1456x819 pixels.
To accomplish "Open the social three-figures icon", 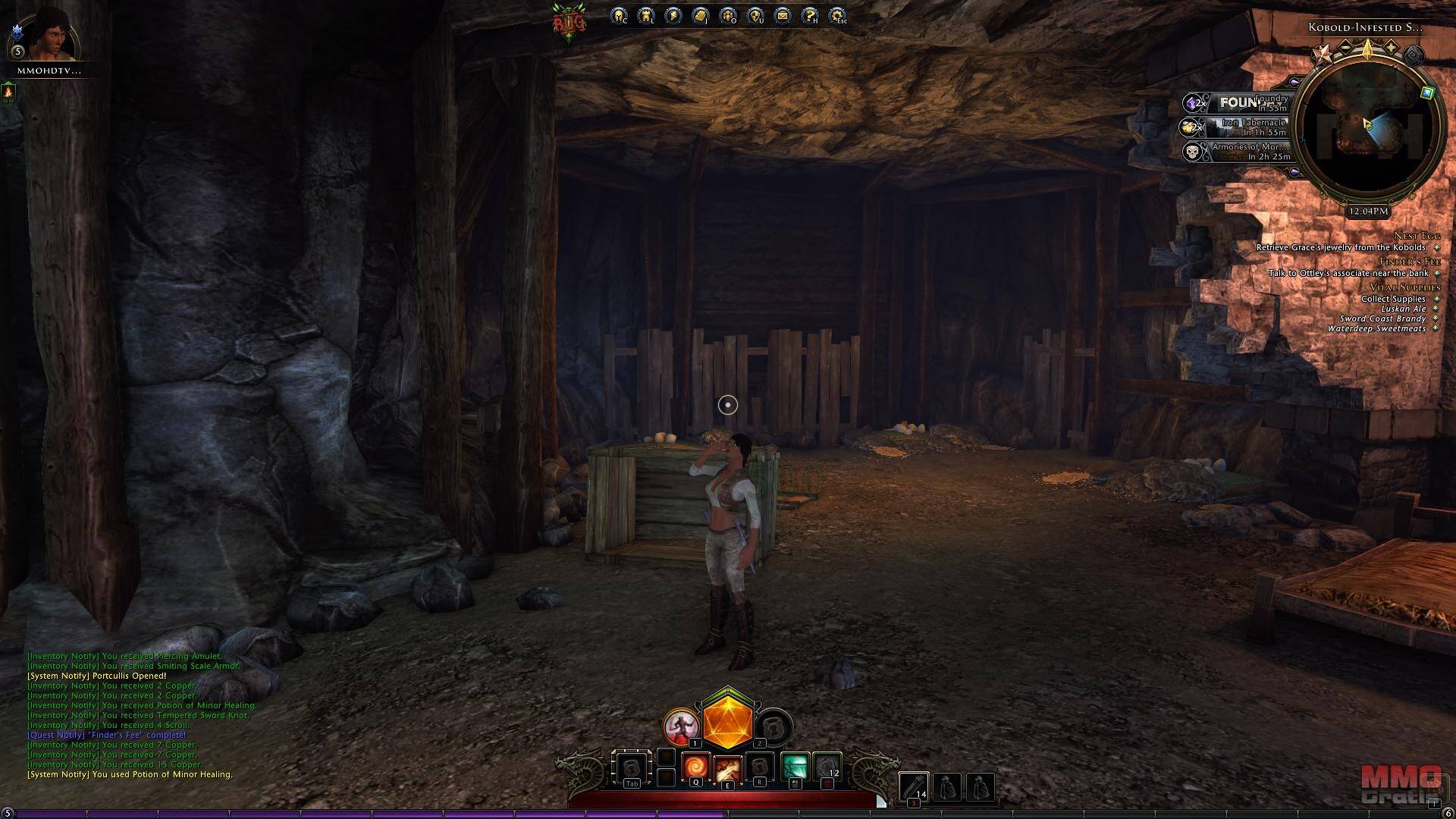I will 728,15.
